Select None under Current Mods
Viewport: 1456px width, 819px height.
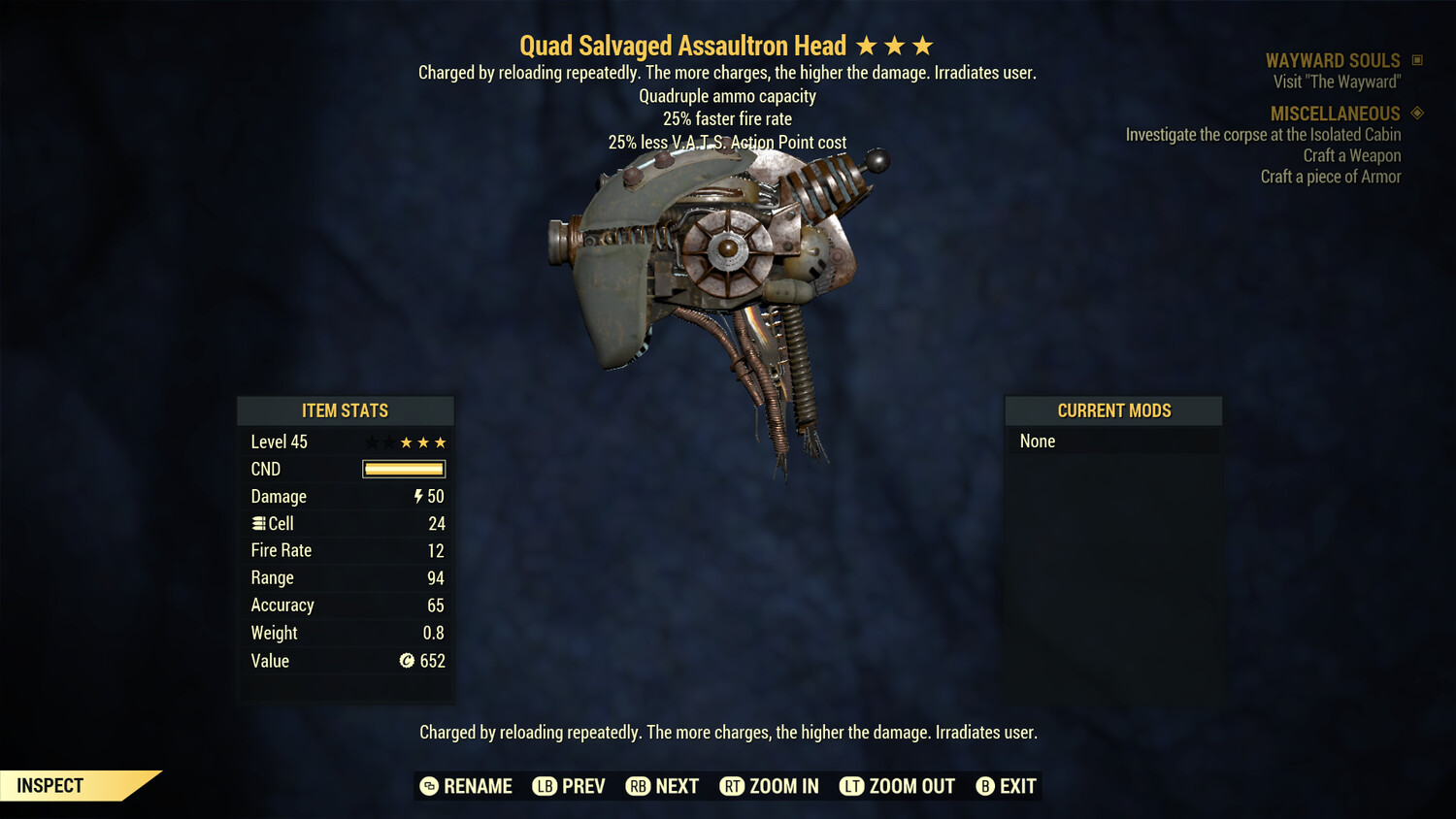coord(1037,441)
